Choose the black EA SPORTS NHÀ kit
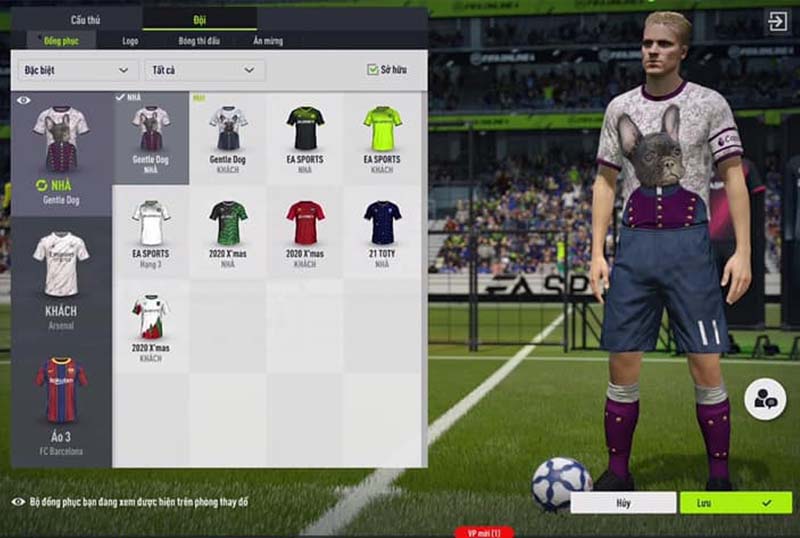 (305, 138)
